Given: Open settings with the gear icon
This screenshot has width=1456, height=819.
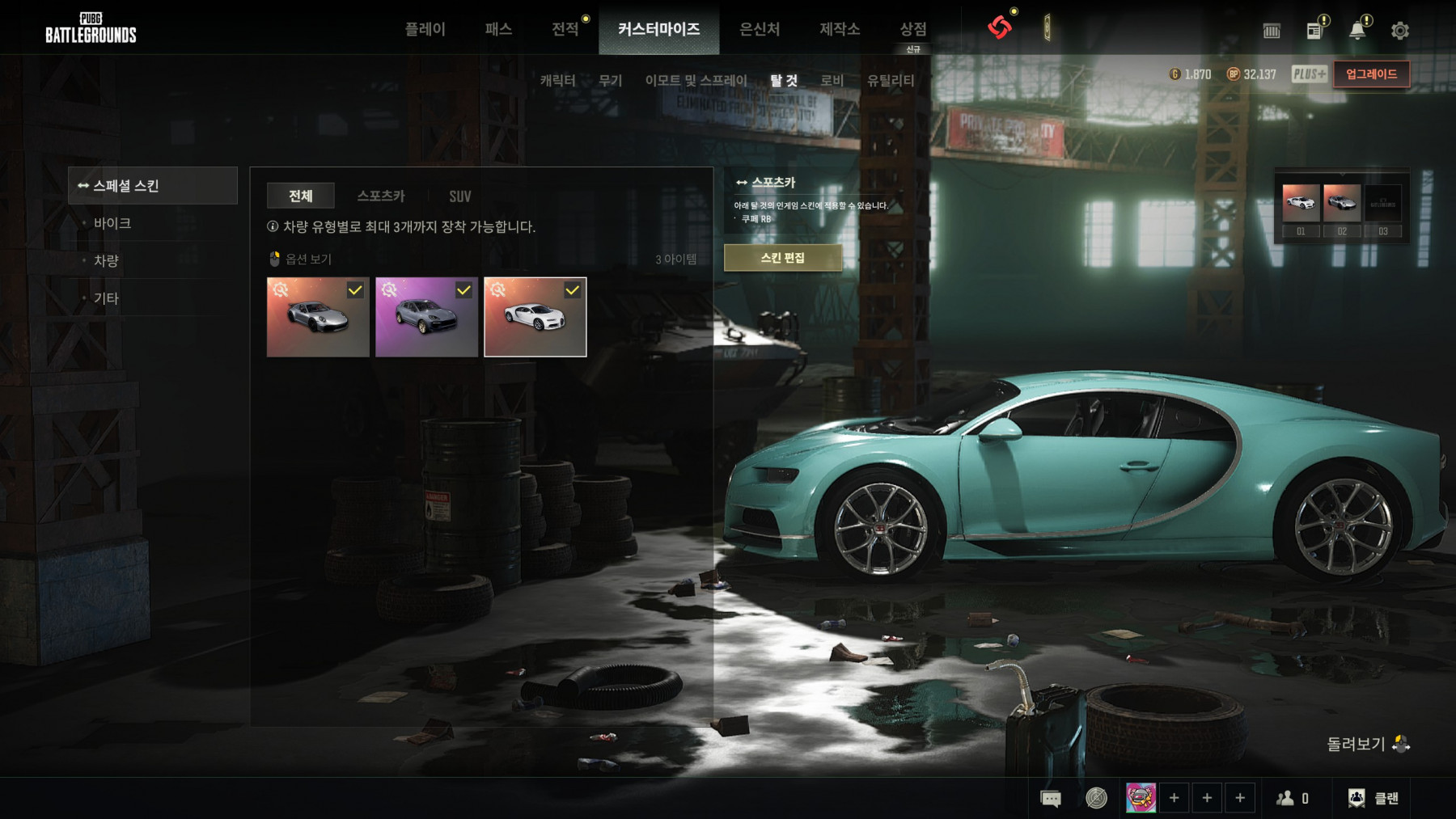Looking at the screenshot, I should [1400, 31].
